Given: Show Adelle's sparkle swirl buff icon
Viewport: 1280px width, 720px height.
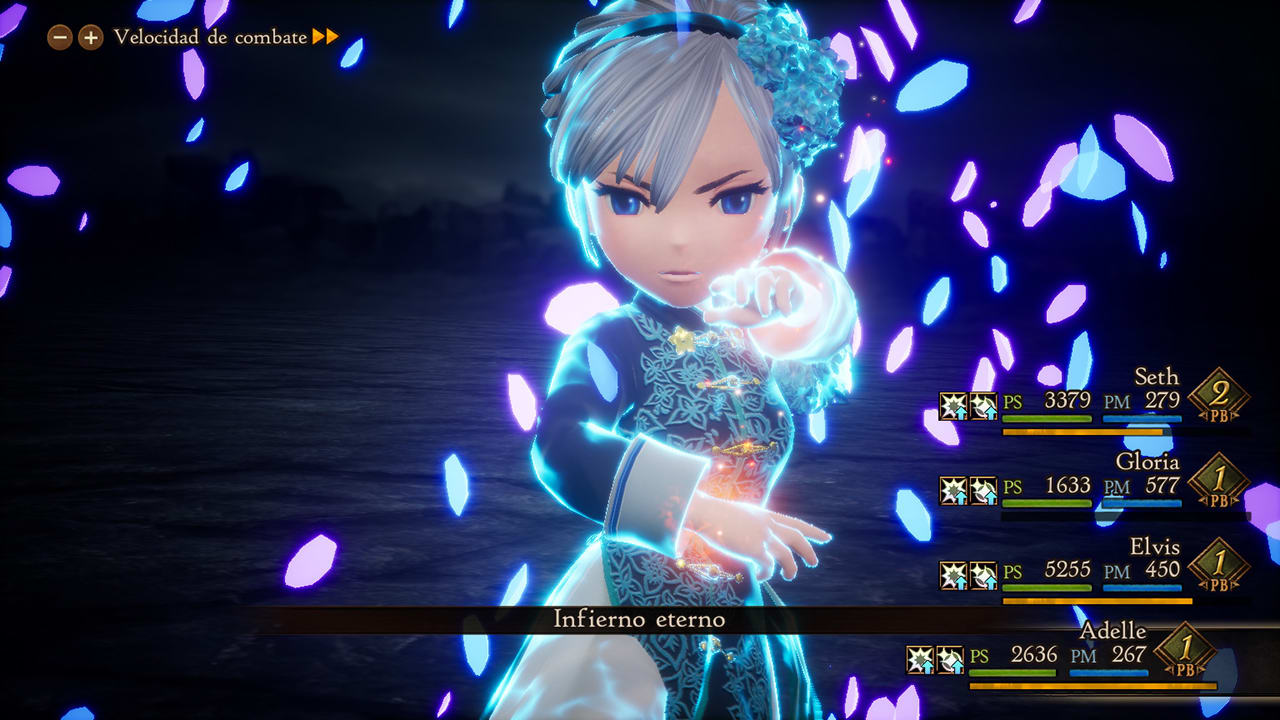Looking at the screenshot, I should click(x=950, y=659).
